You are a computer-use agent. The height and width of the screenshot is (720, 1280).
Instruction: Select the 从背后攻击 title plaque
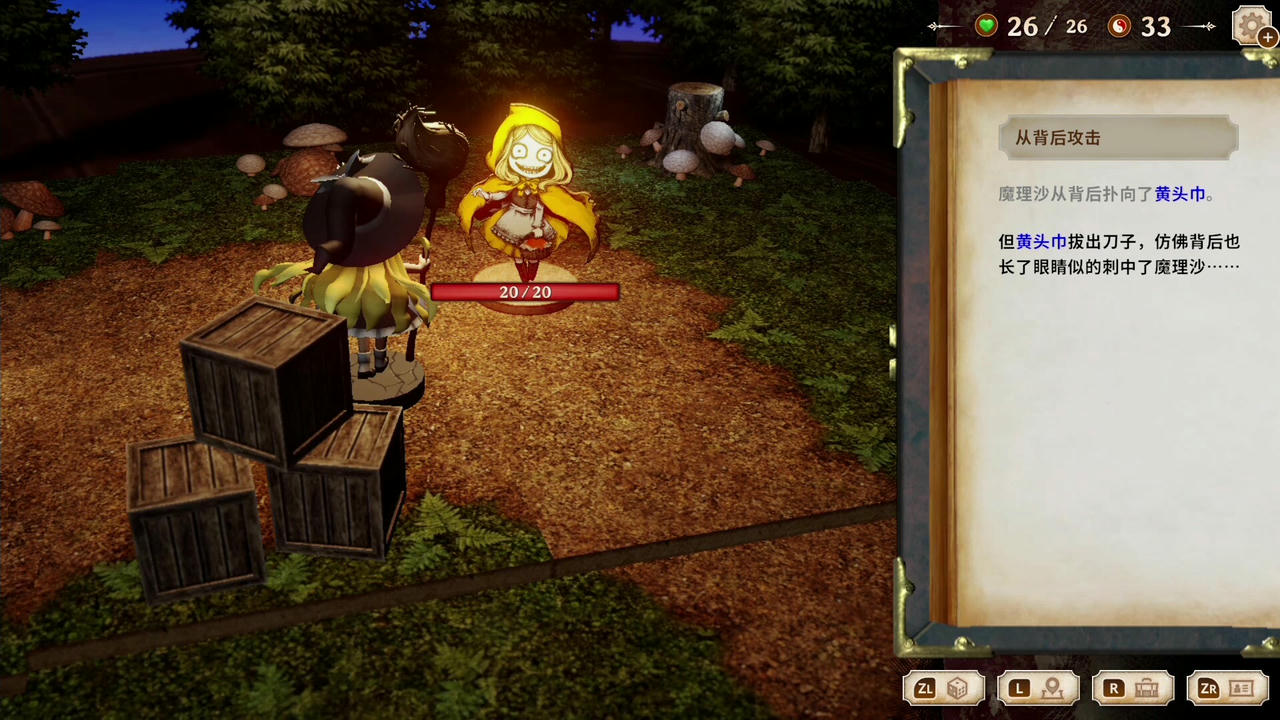(x=1118, y=138)
